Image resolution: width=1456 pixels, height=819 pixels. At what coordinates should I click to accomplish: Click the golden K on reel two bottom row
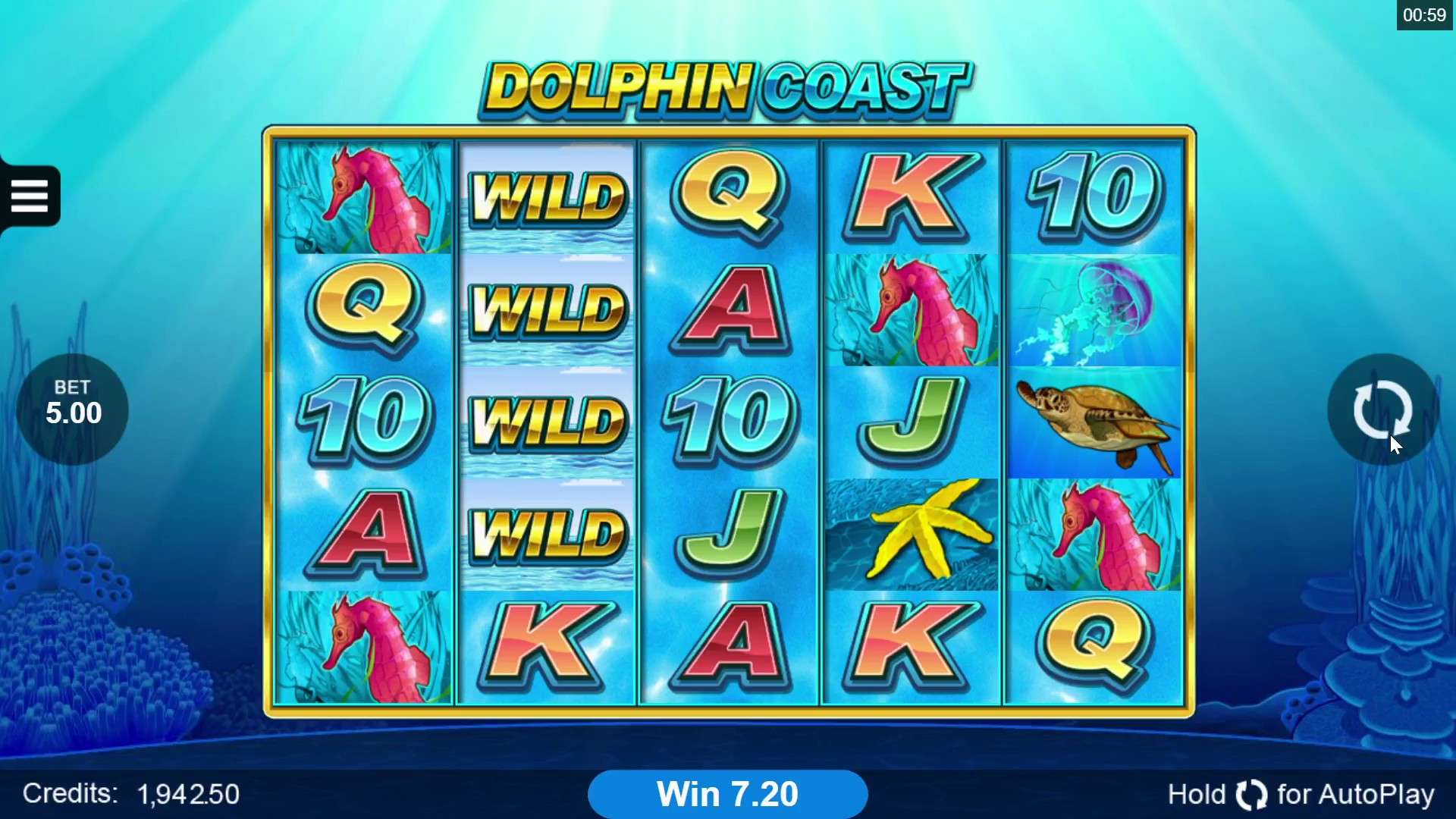548,645
